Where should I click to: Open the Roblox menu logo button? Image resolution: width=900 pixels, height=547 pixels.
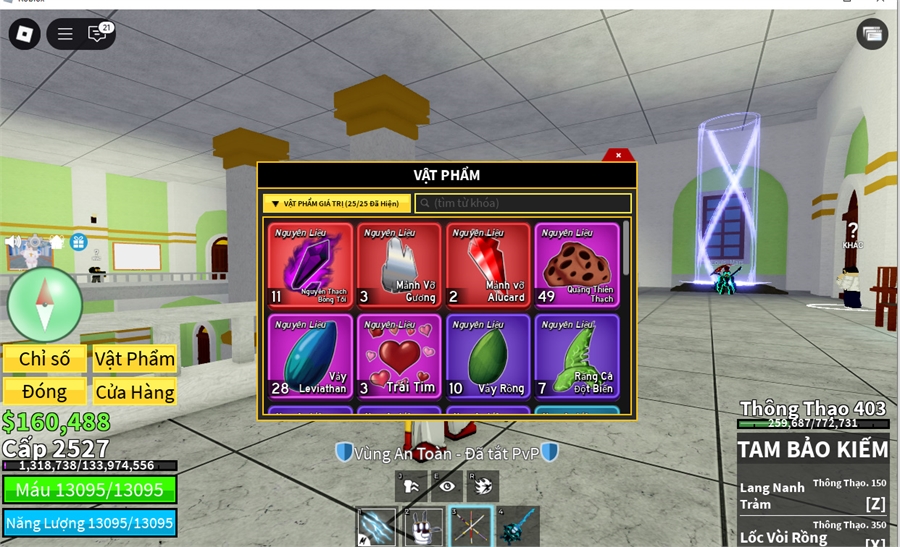[24, 34]
